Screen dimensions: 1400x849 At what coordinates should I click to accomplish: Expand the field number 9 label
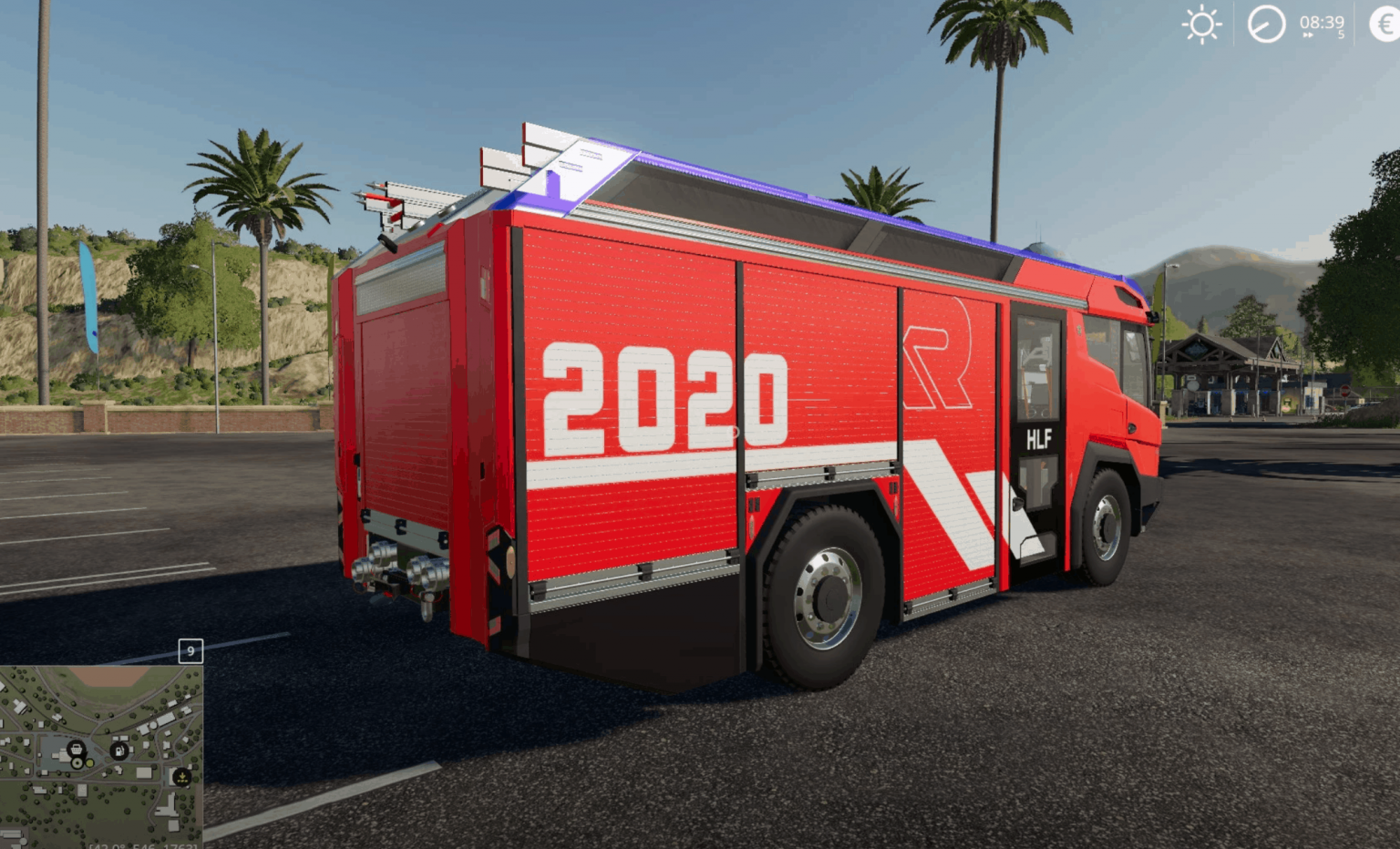click(x=190, y=650)
